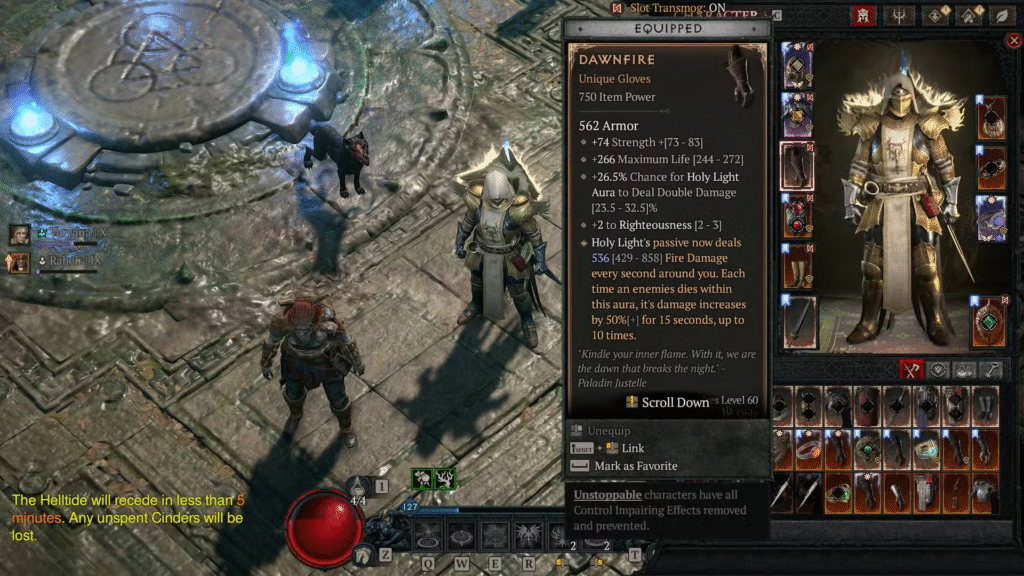Viewport: 1024px width, 576px height.
Task: Activate the winged skill on the R slot
Action: (527, 536)
